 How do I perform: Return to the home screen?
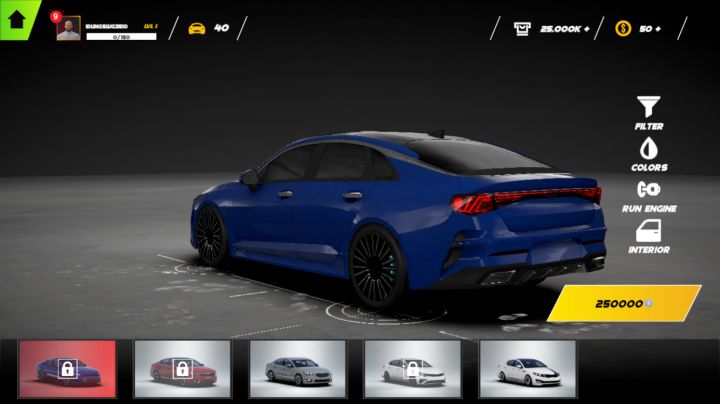[x=18, y=18]
